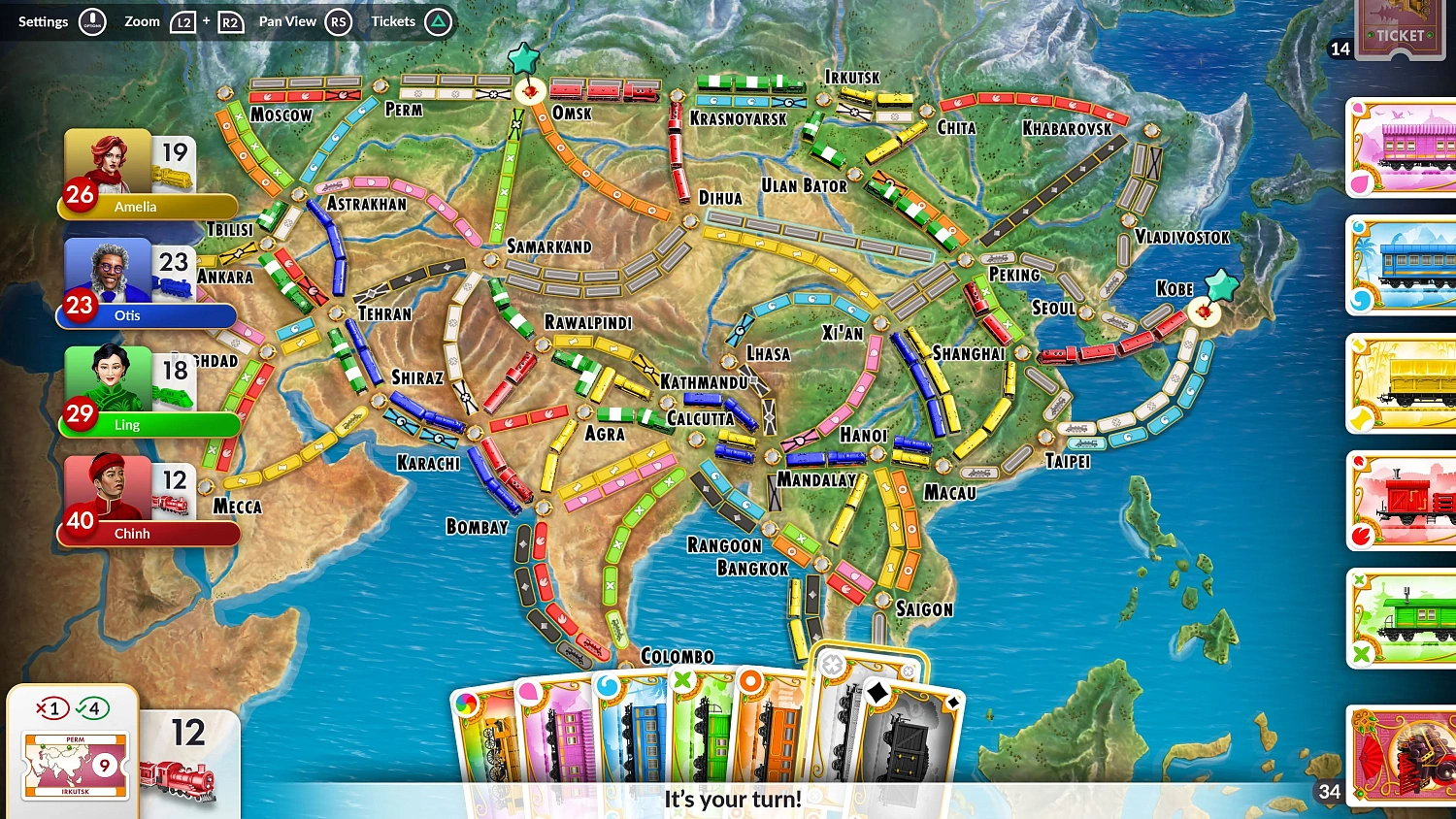Viewport: 1456px width, 819px height.
Task: Click the Settings menu label
Action: pyautogui.click(x=43, y=21)
